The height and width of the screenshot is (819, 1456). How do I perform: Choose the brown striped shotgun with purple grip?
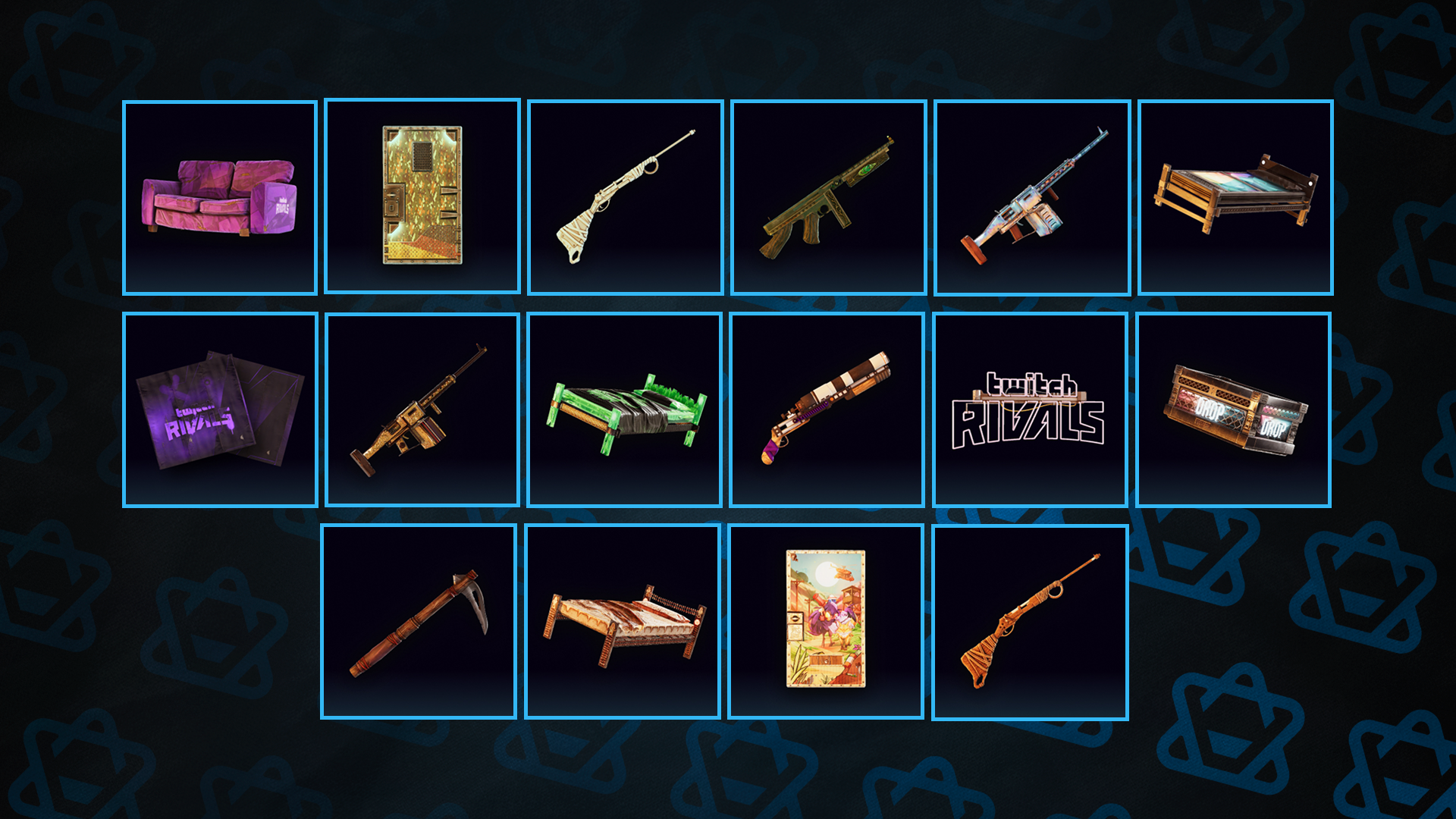pyautogui.click(x=827, y=409)
